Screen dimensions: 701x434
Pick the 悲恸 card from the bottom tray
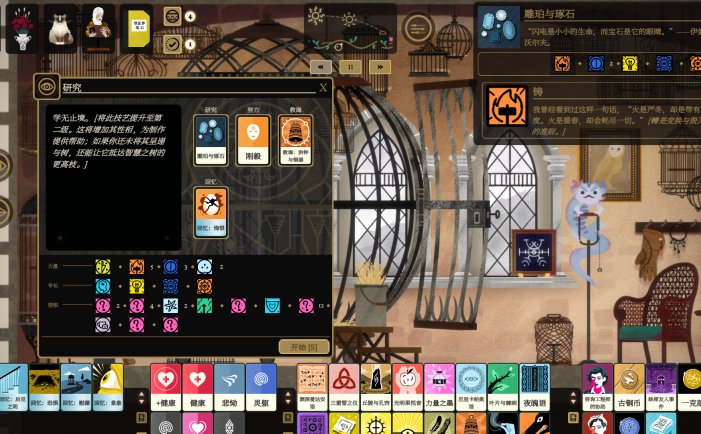[228, 385]
